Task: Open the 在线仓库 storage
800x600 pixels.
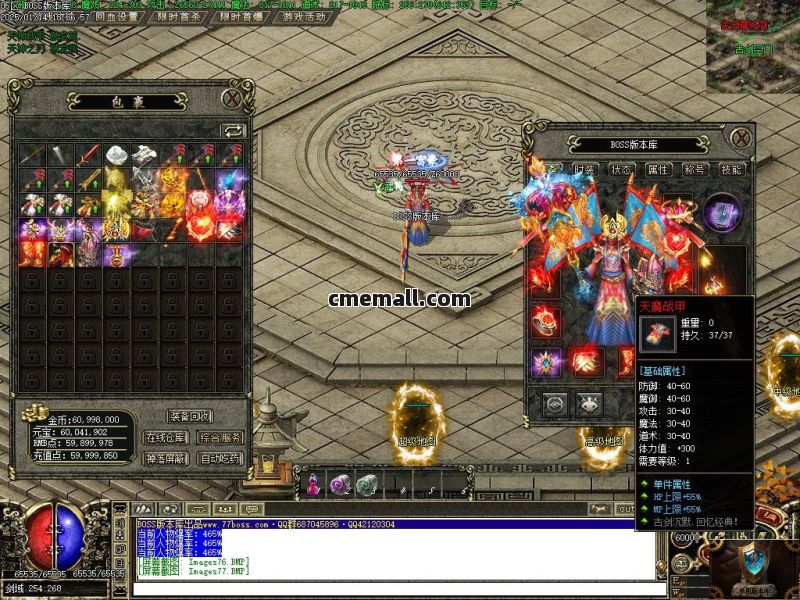Action: coord(165,437)
